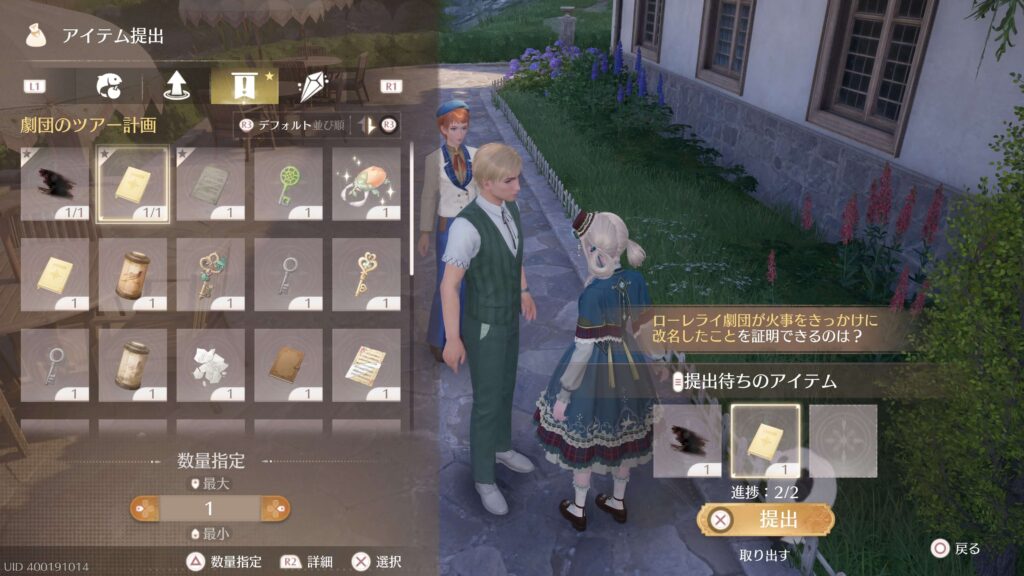Choose the green round-head key slot
Viewport: 1024px width, 576px height.
coord(289,184)
